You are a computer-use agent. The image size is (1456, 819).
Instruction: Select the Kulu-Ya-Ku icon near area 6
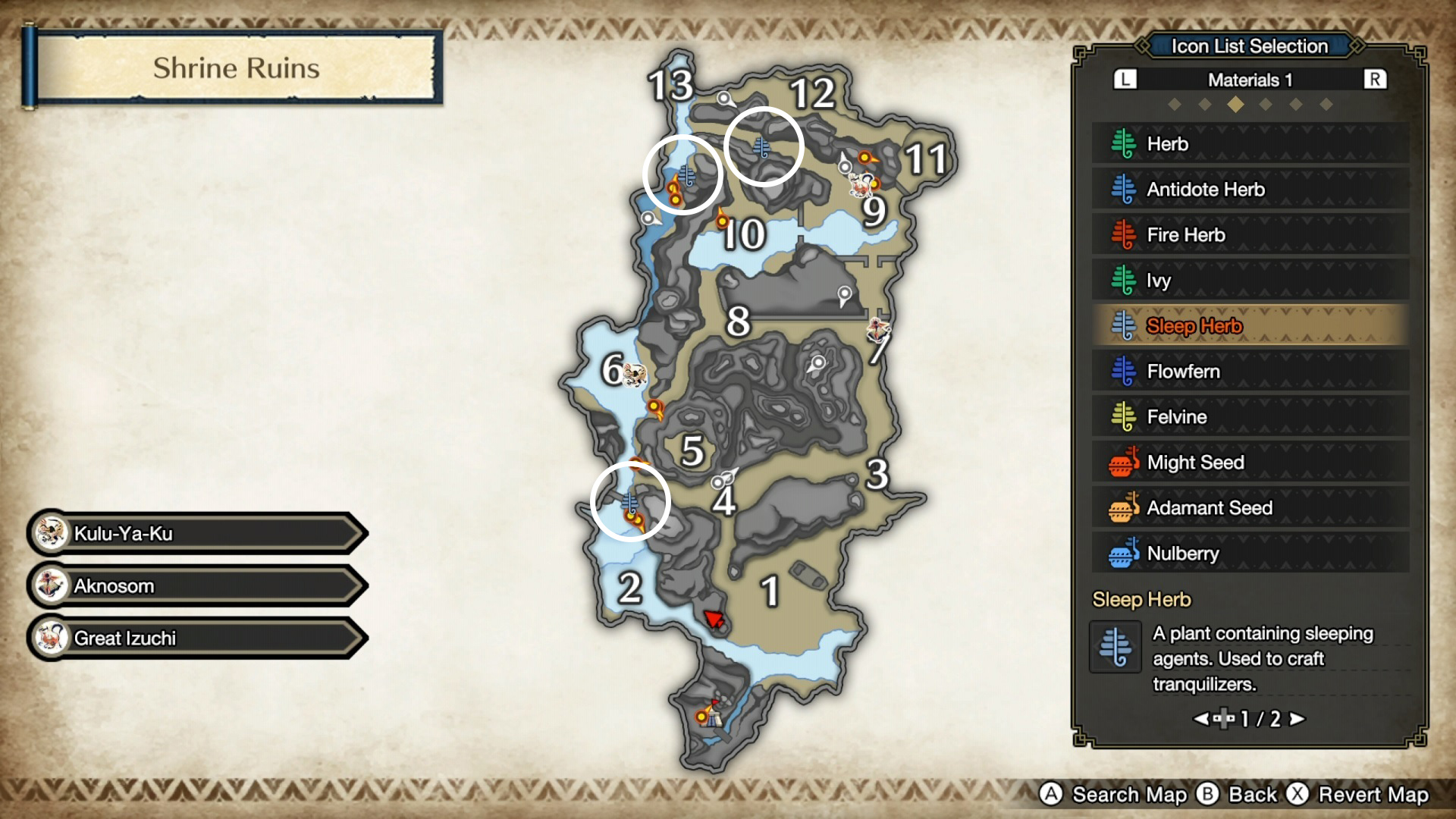[635, 374]
